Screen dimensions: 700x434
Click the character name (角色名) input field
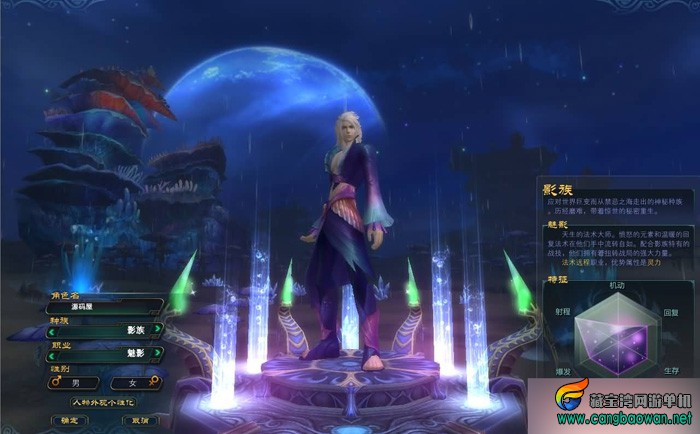(105, 309)
